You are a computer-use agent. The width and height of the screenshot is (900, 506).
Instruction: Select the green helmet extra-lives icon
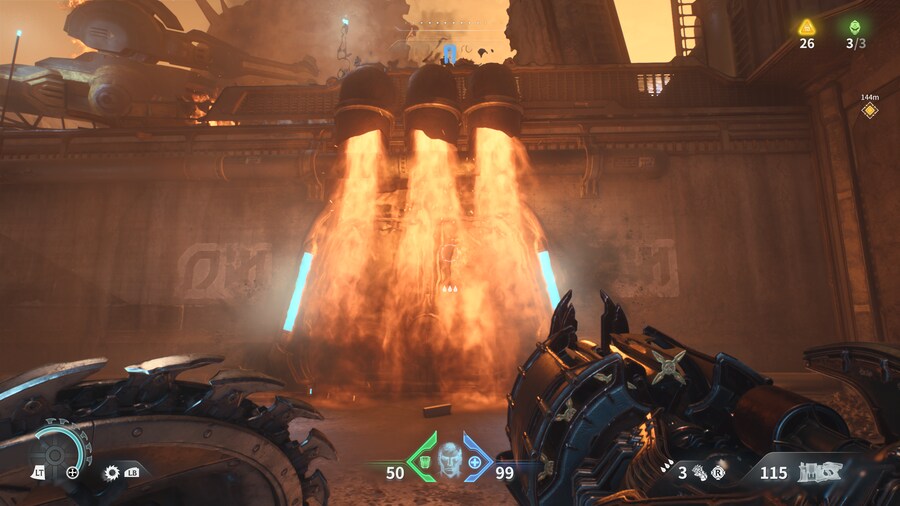(x=854, y=27)
